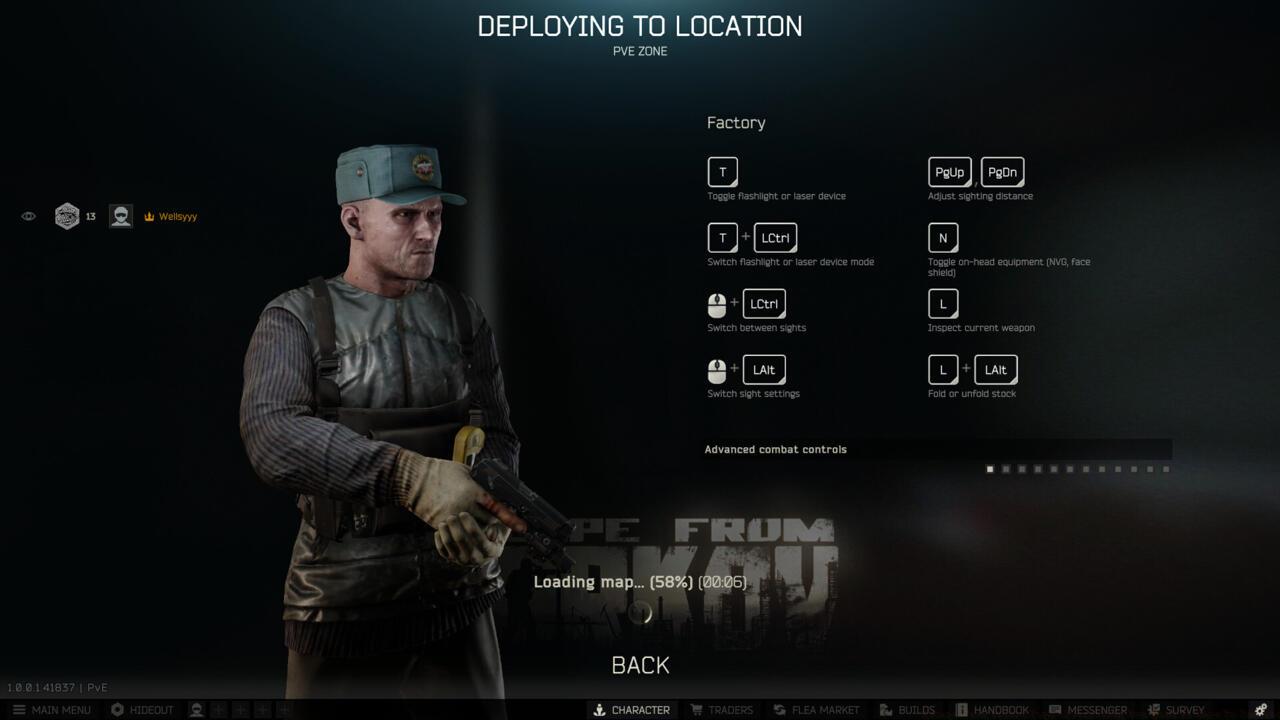1280x720 pixels.
Task: Open the Handbook icon
Action: pyautogui.click(x=962, y=709)
